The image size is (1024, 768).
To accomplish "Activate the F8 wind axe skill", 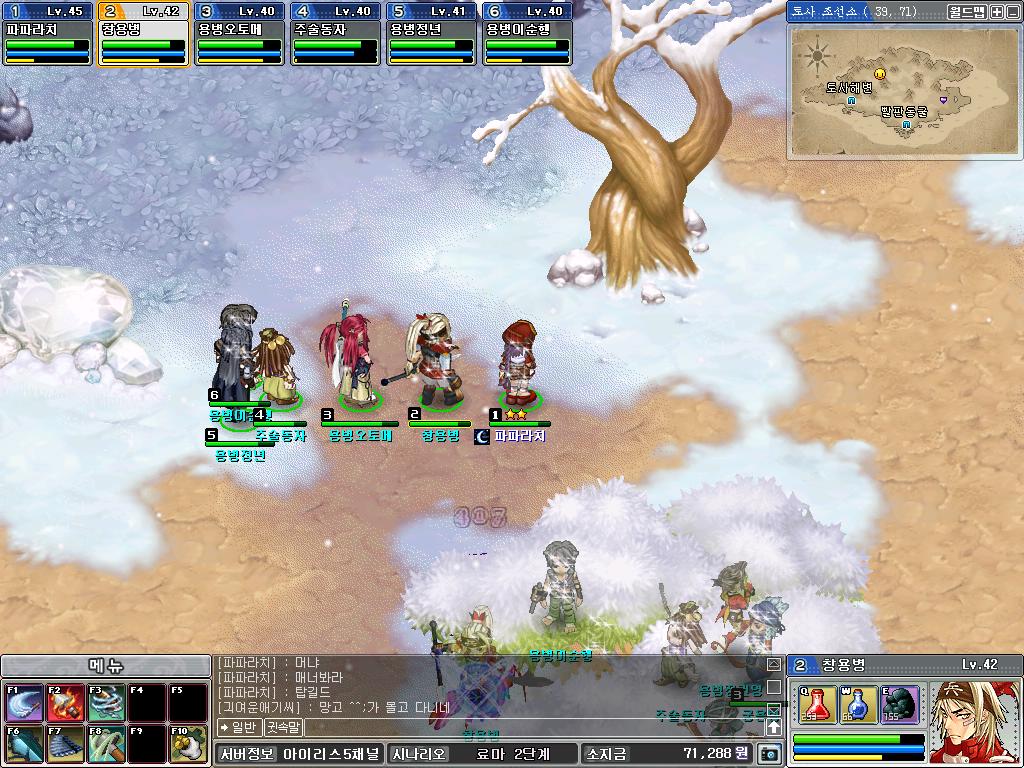I will (x=105, y=745).
